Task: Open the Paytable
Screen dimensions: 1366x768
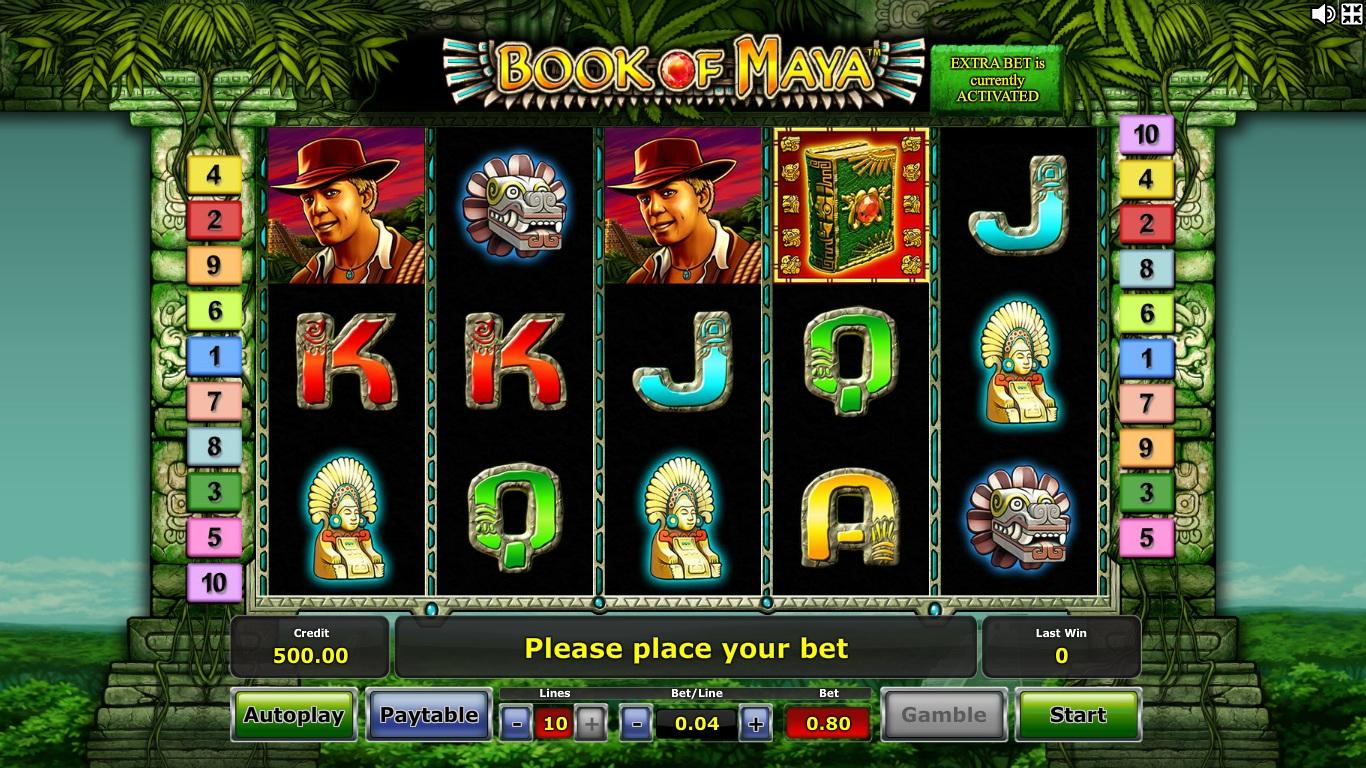Action: (429, 715)
